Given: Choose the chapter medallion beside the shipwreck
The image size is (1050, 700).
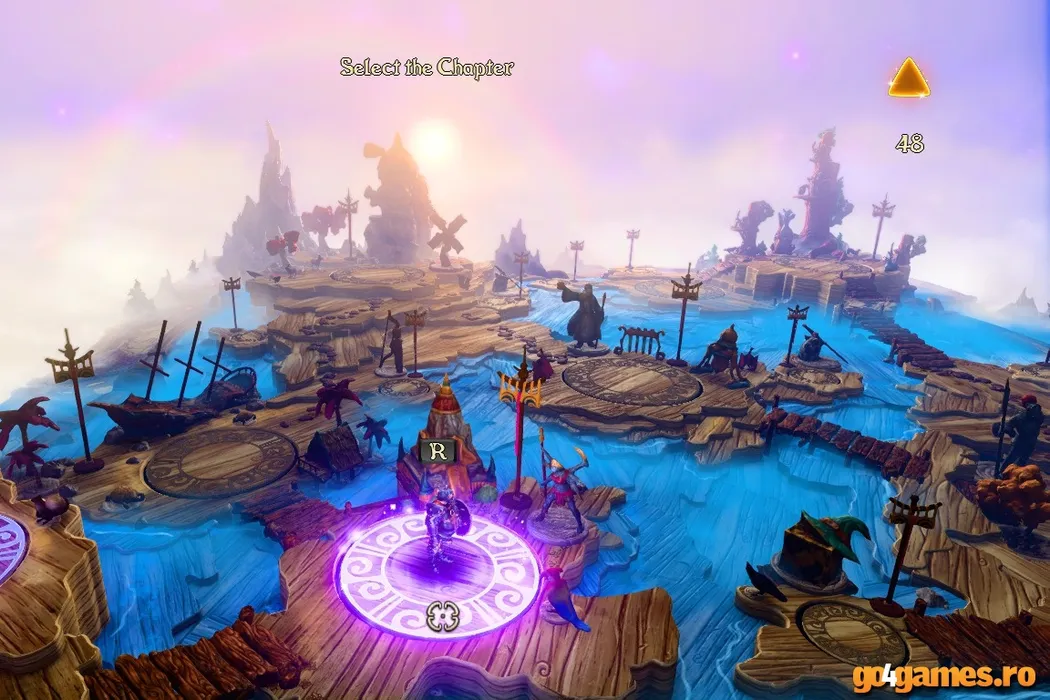Looking at the screenshot, I should point(221,462).
